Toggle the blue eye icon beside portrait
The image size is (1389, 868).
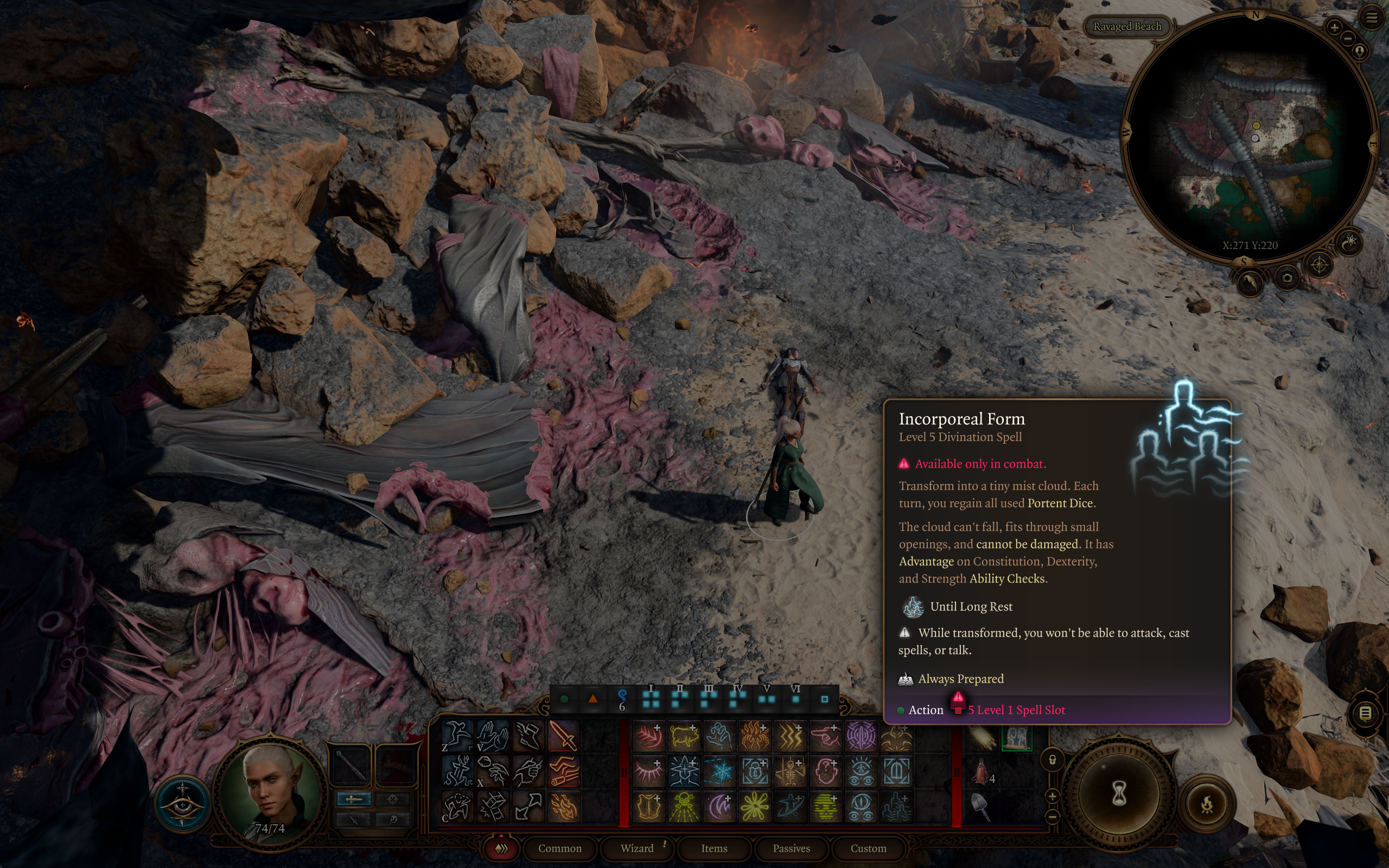click(x=182, y=803)
